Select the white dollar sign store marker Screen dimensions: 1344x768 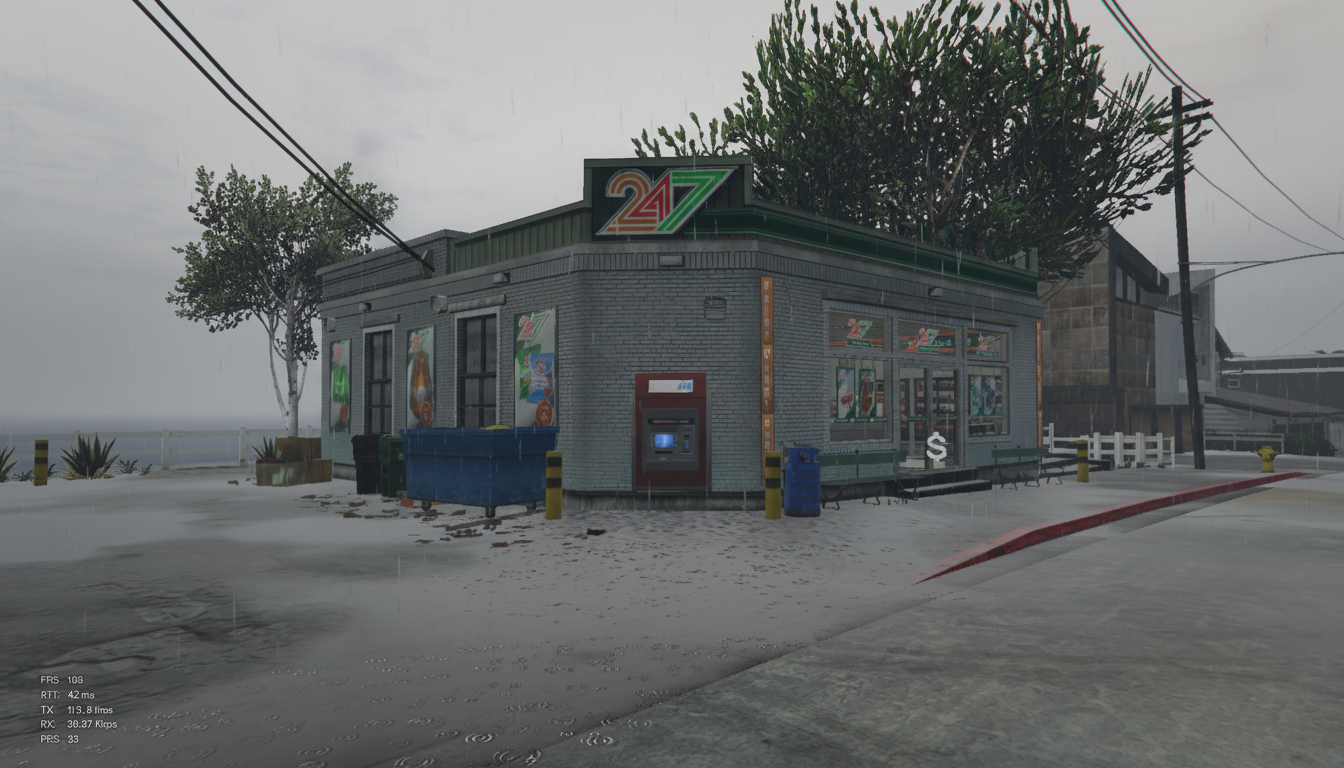click(936, 447)
